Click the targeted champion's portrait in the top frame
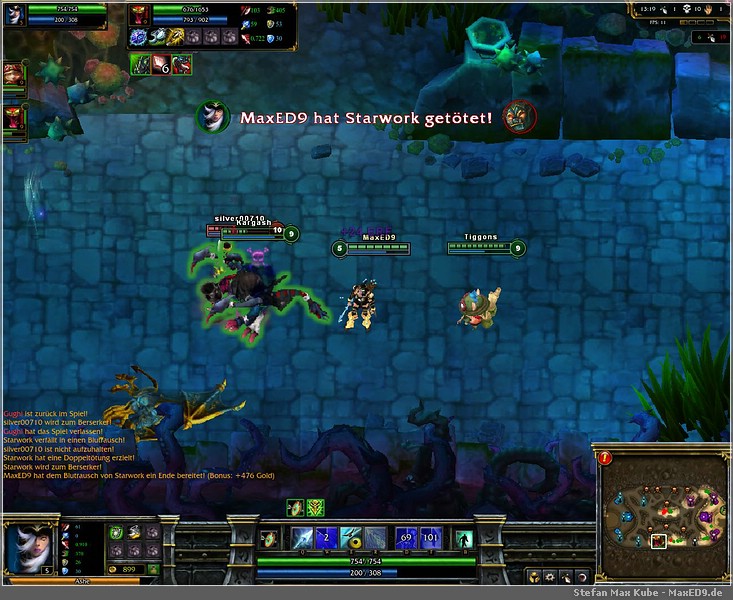Viewport: 733px width, 600px height. 139,15
